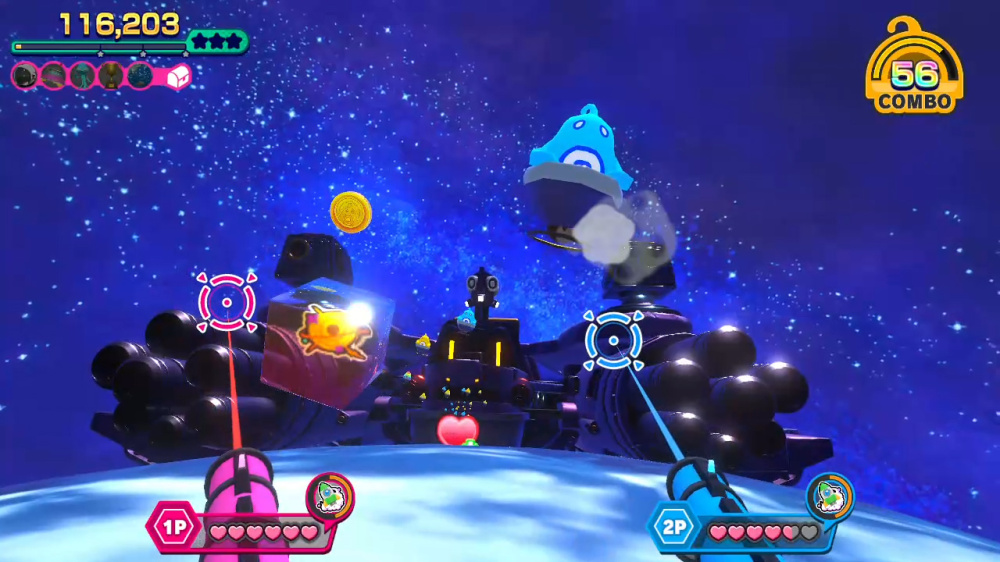Select the gold trophy collectible icon
Viewport: 1000px width, 562px height.
coord(110,75)
